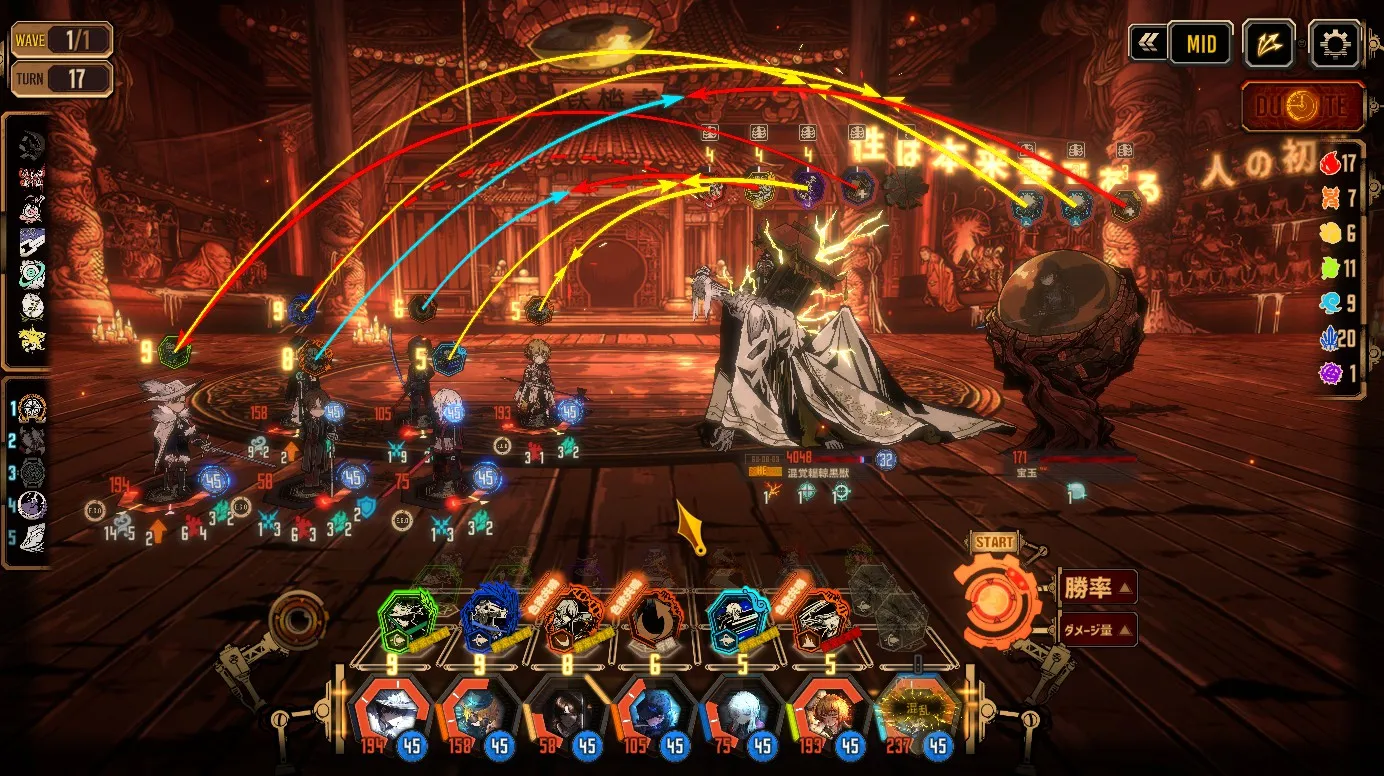The width and height of the screenshot is (1384, 776).
Task: Select the dark-haired sinner portrait with 58 HP
Action: [566, 714]
